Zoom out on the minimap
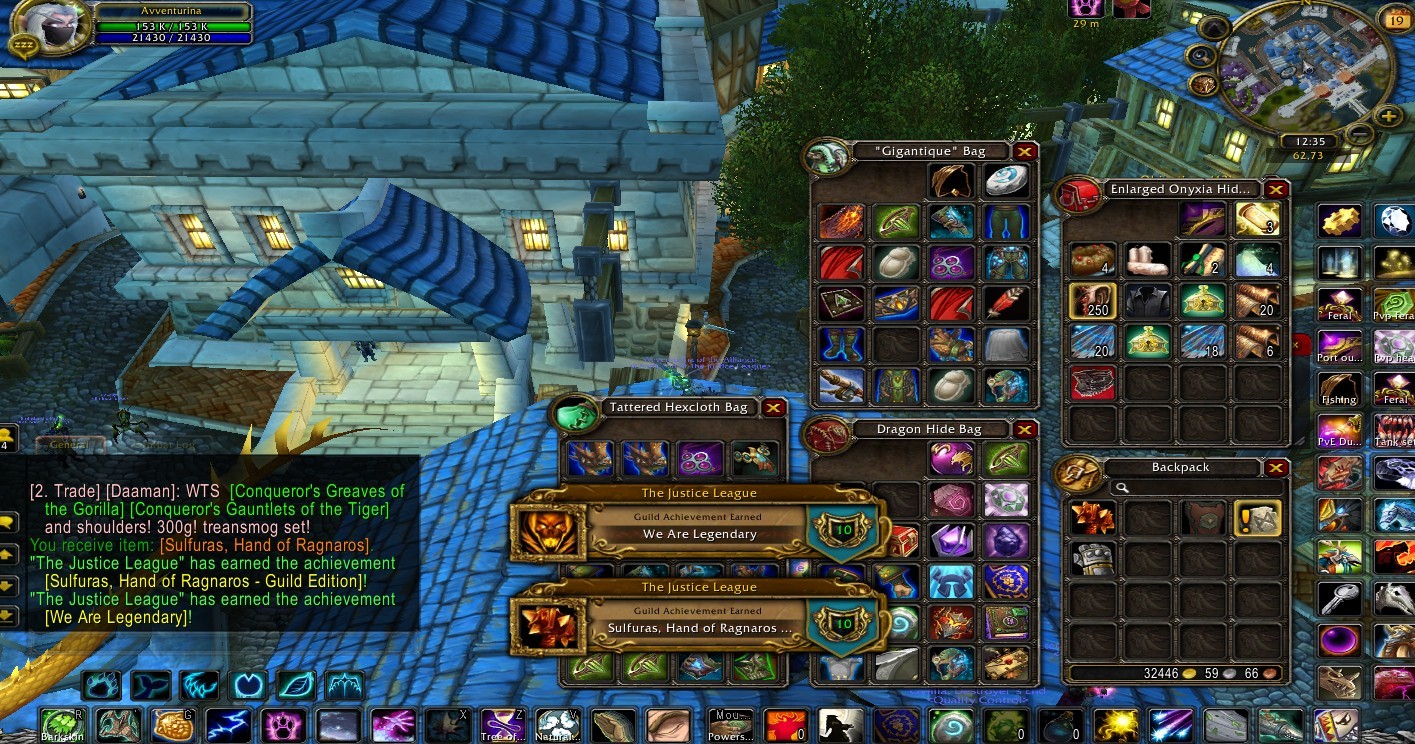Image resolution: width=1415 pixels, height=744 pixels. 1361,133
